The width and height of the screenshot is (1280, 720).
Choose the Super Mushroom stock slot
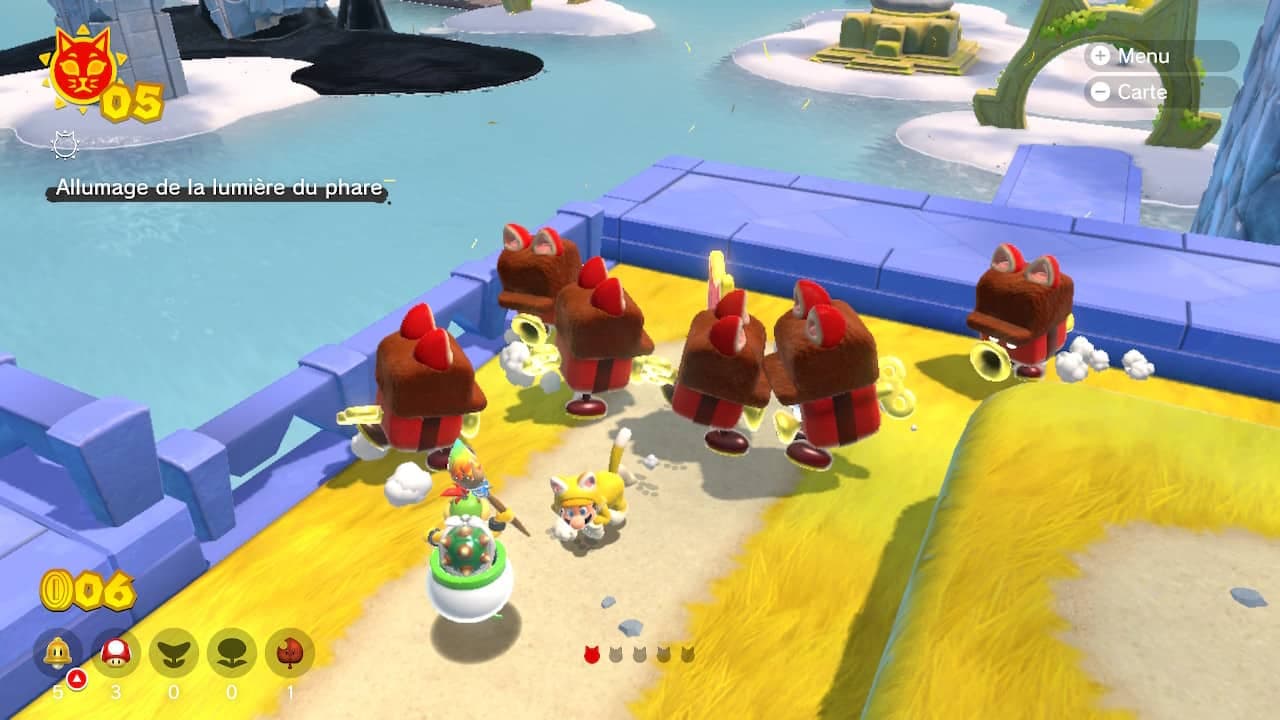point(116,654)
